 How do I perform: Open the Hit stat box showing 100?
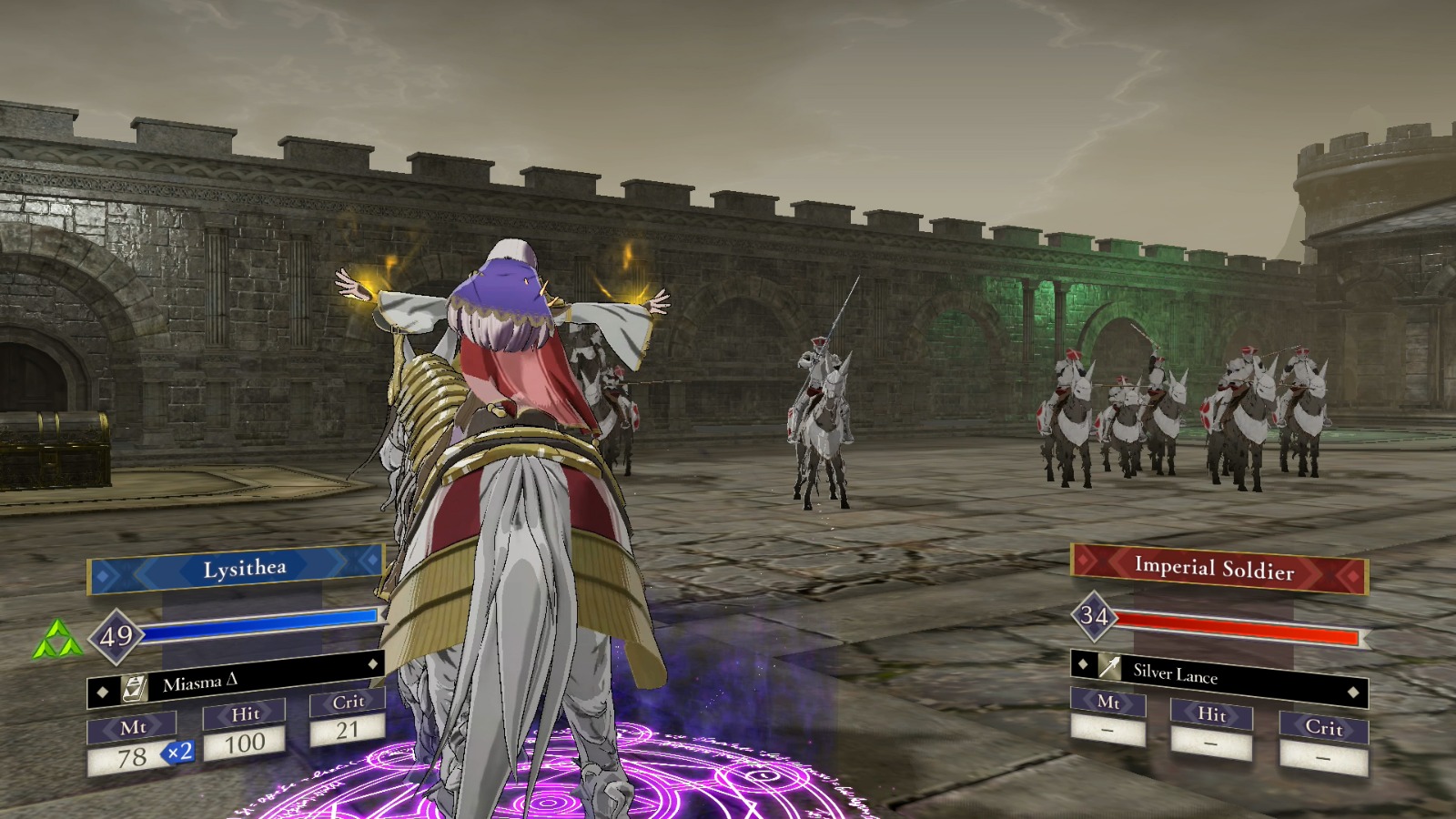pos(246,743)
